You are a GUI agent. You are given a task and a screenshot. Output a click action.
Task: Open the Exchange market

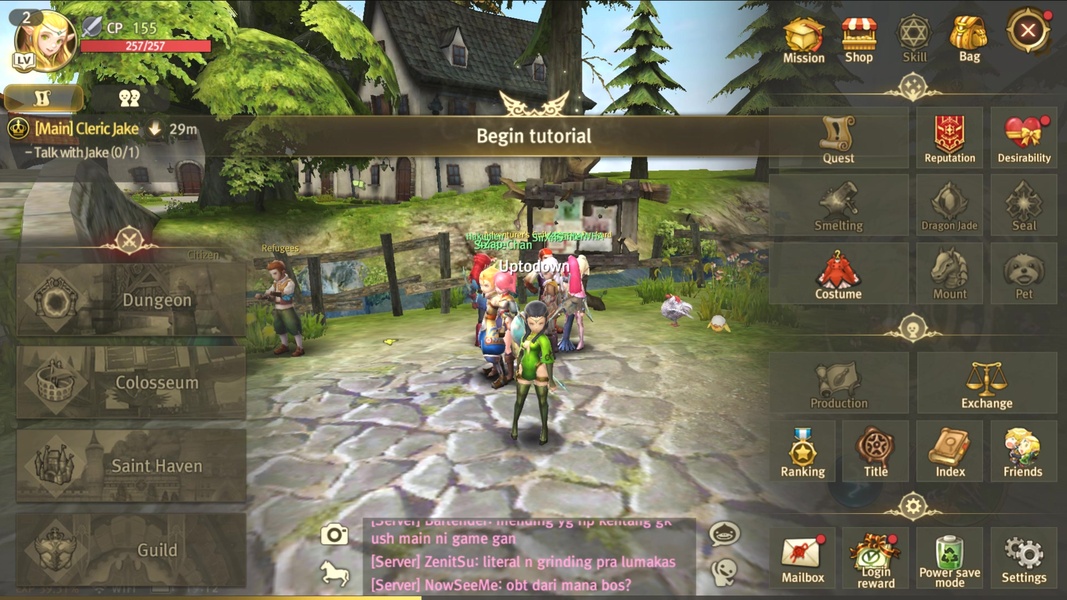pos(986,383)
